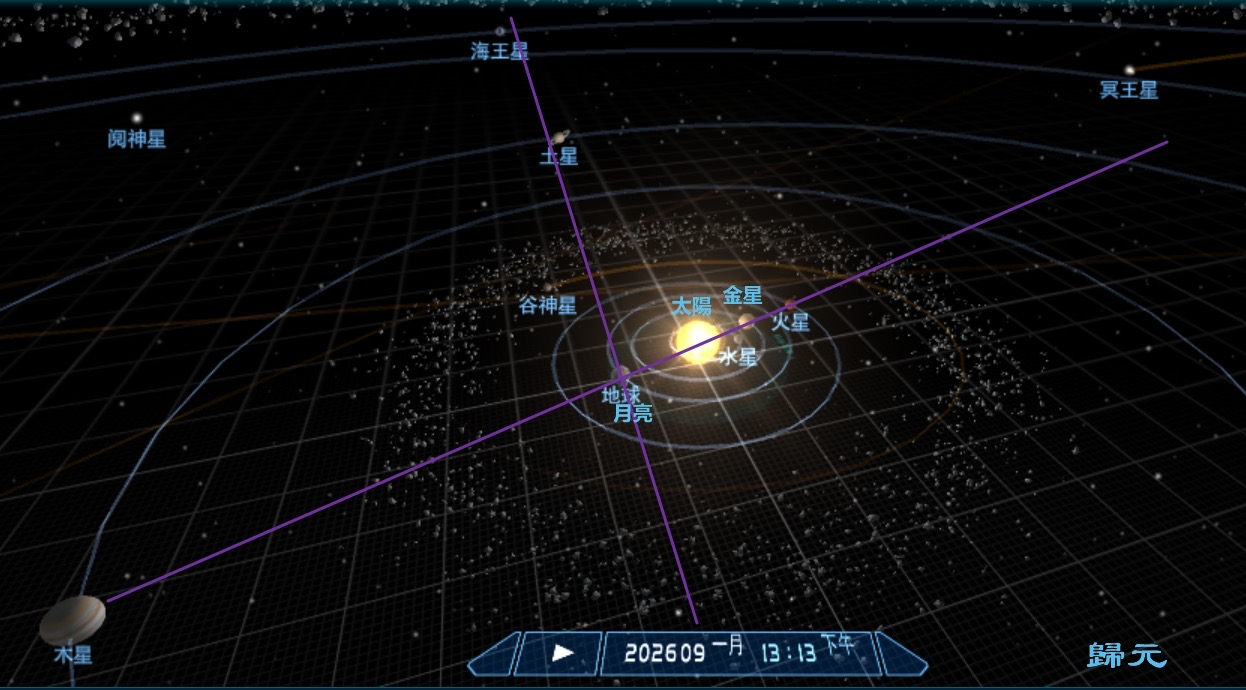Choose the 阋神星 (Eris) label
This screenshot has width=1246, height=690.
(137, 139)
